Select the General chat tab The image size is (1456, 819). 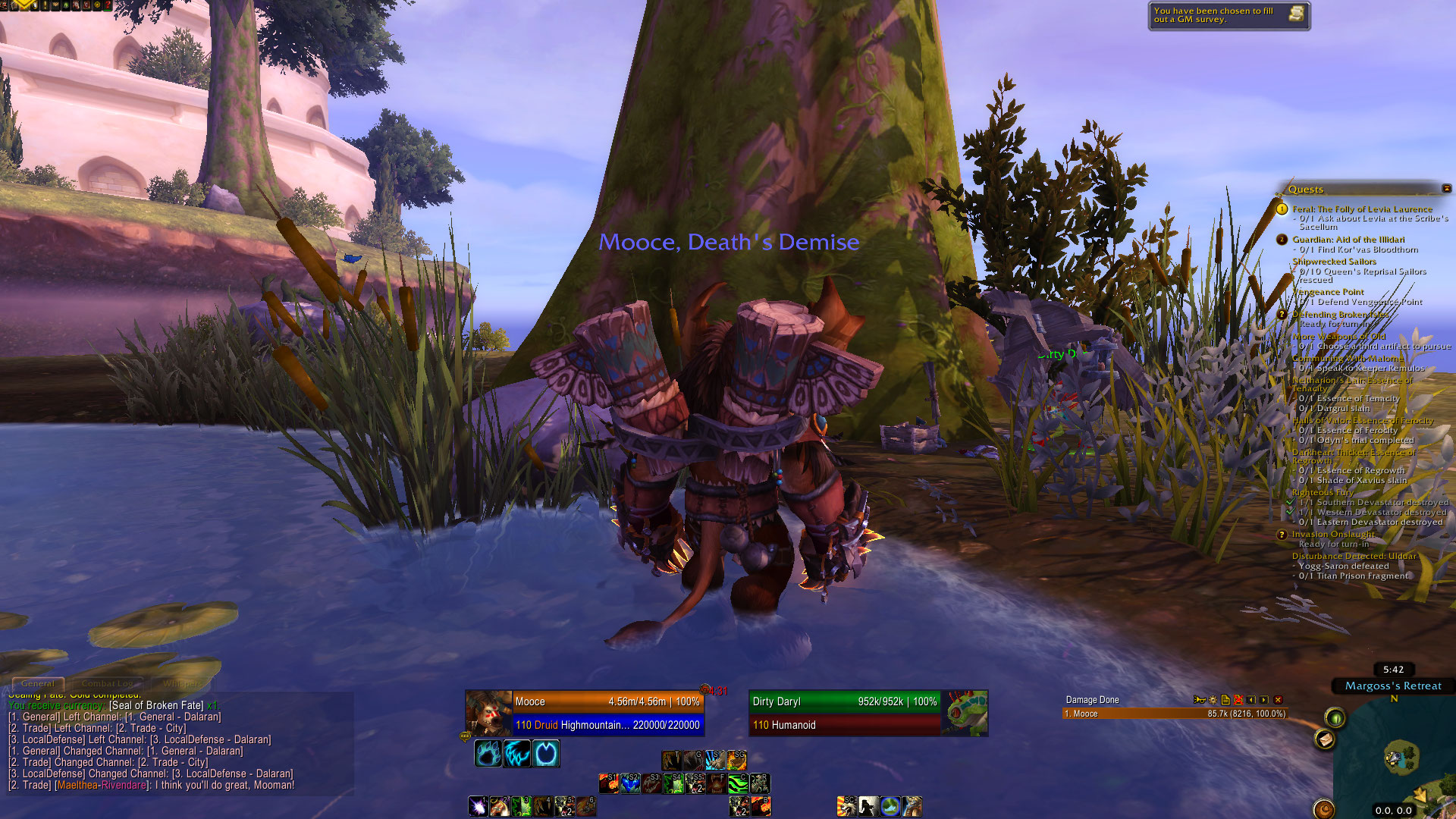(38, 683)
